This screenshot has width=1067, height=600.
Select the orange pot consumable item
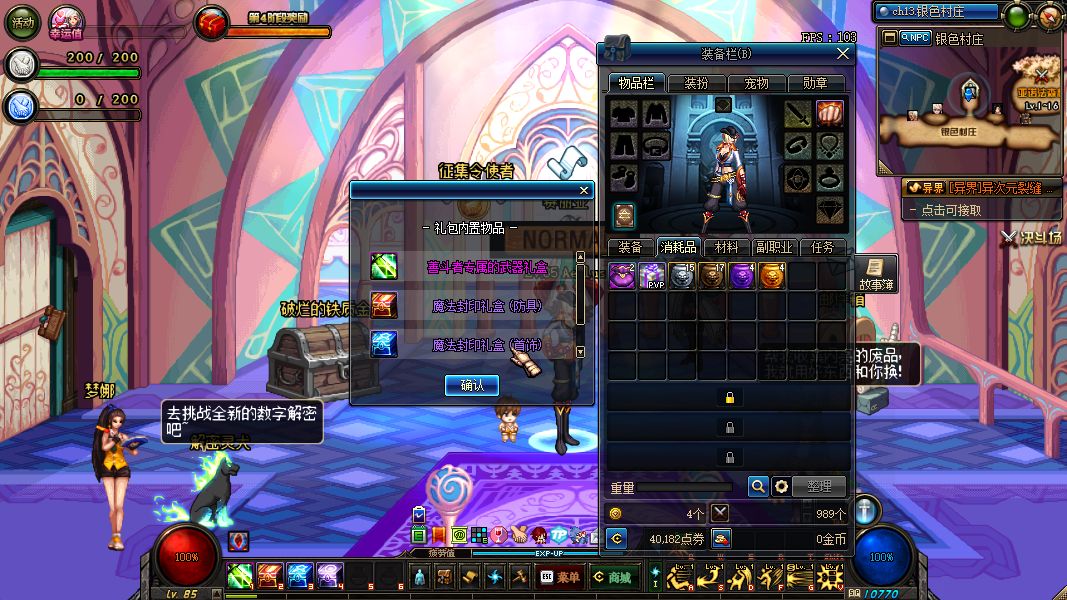[772, 276]
